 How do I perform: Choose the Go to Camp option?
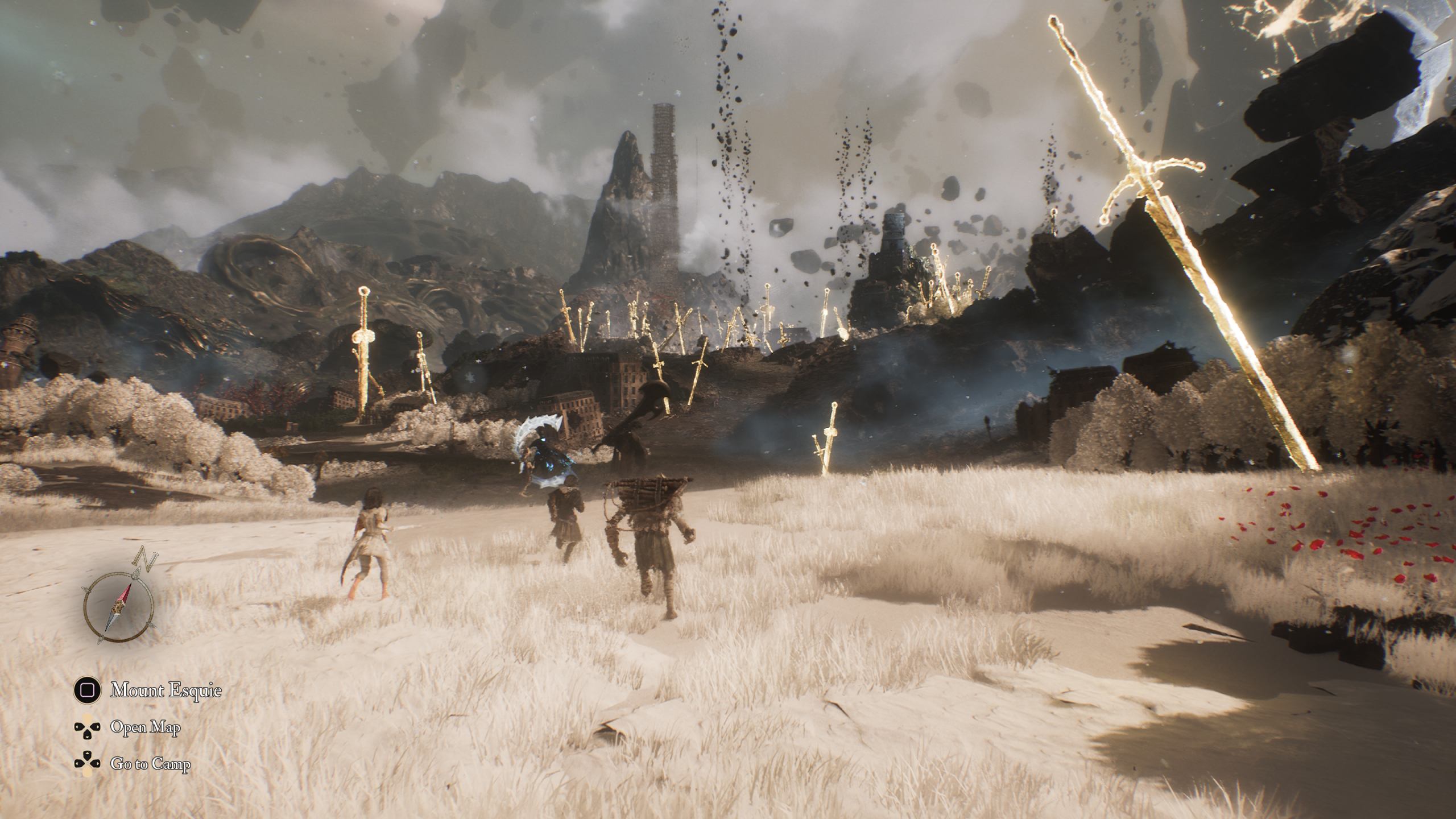point(150,764)
